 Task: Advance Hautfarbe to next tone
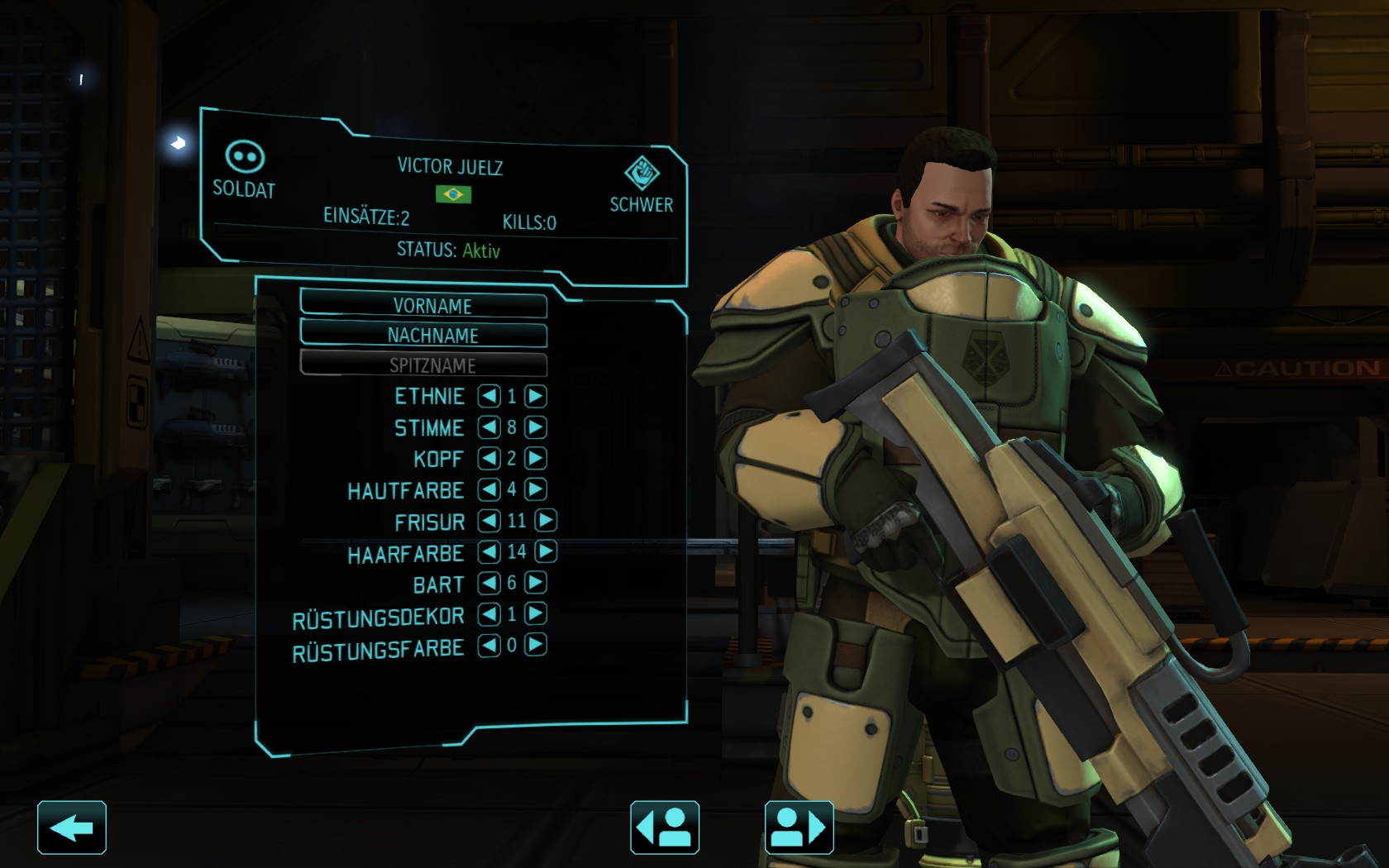click(536, 489)
